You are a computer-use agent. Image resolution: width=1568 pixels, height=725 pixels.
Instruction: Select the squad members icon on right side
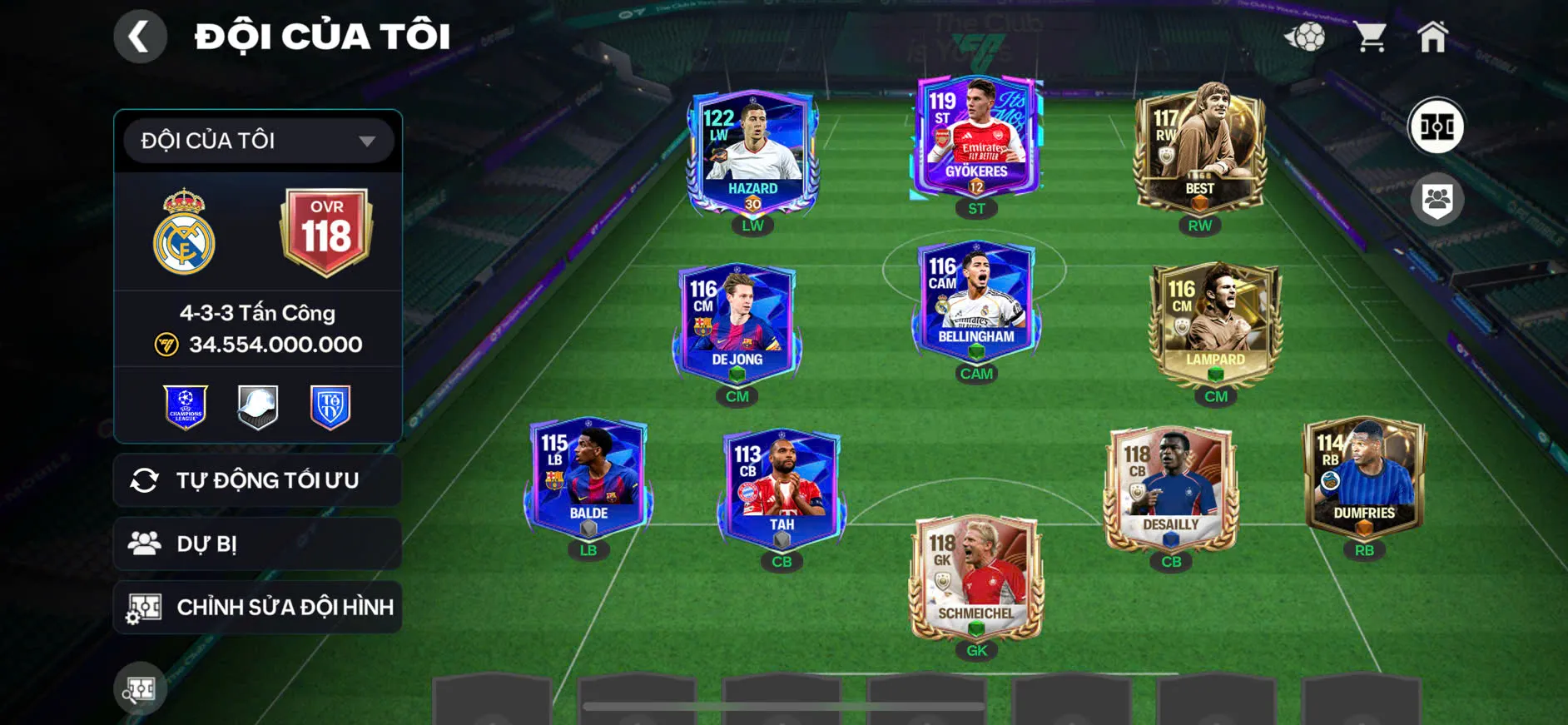pos(1439,197)
